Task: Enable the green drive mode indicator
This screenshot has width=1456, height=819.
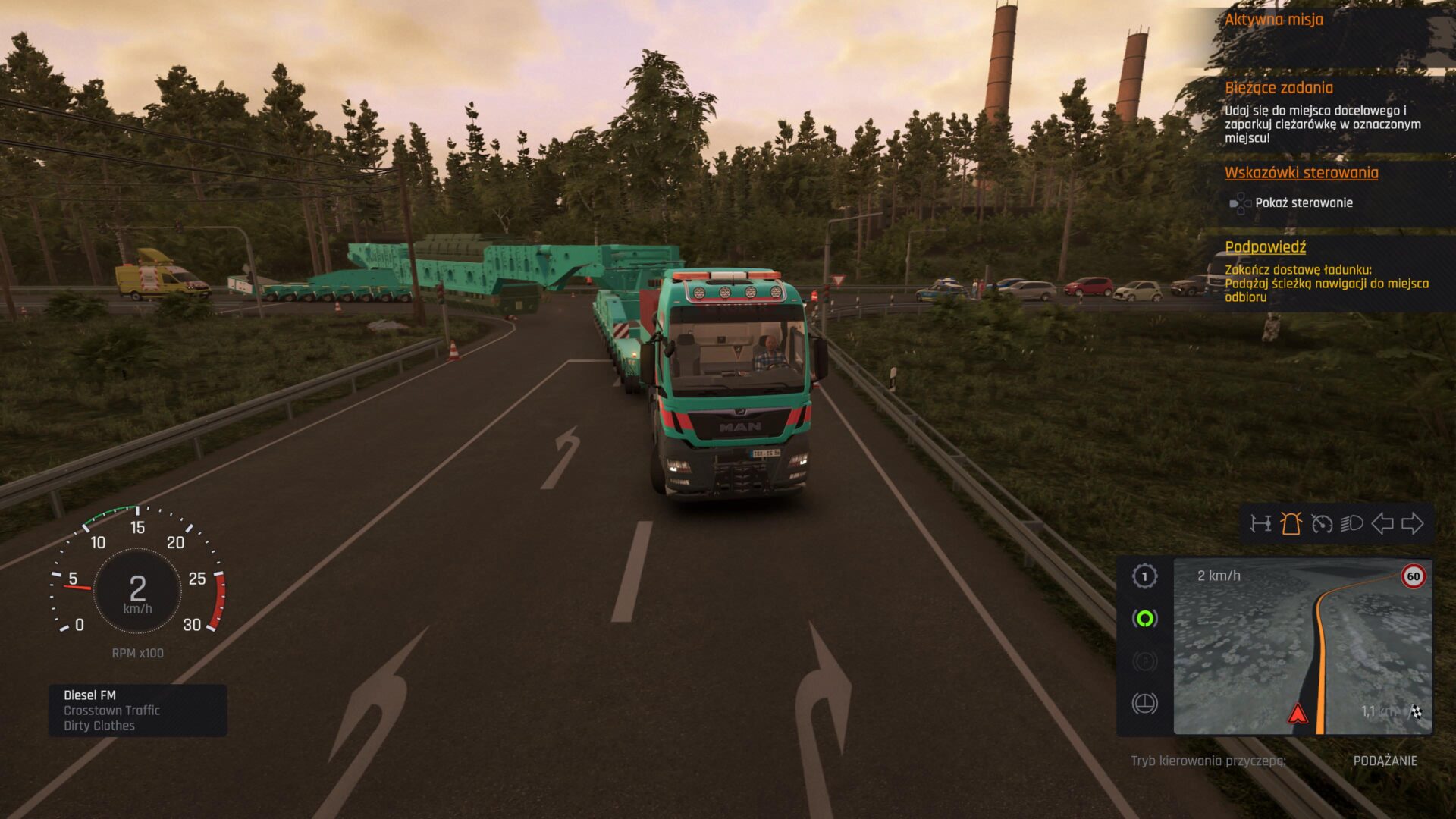Action: coord(1144,618)
